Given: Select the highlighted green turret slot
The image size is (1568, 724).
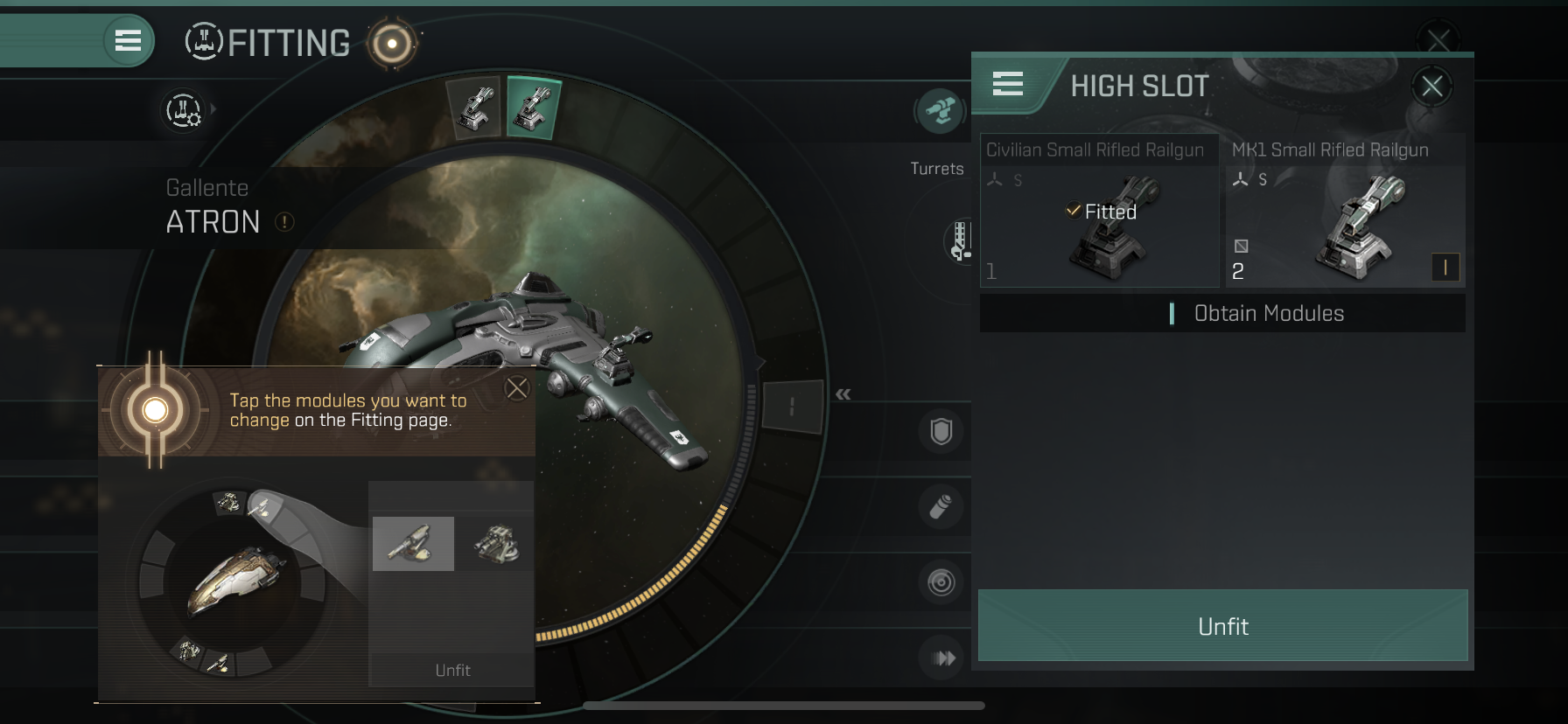Looking at the screenshot, I should click(533, 108).
